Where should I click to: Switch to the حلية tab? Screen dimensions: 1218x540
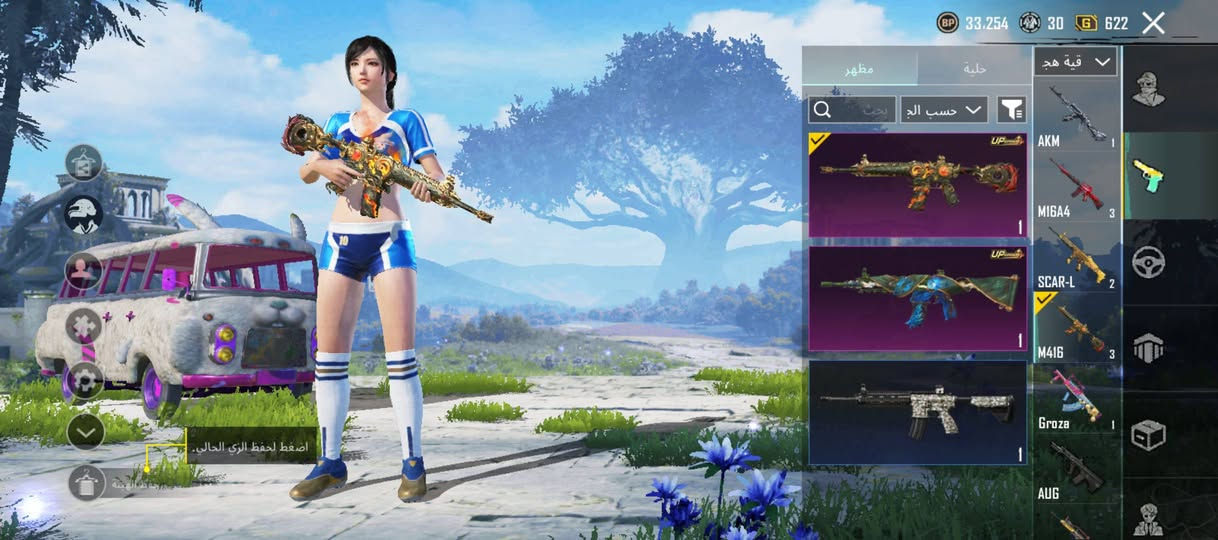tap(974, 68)
